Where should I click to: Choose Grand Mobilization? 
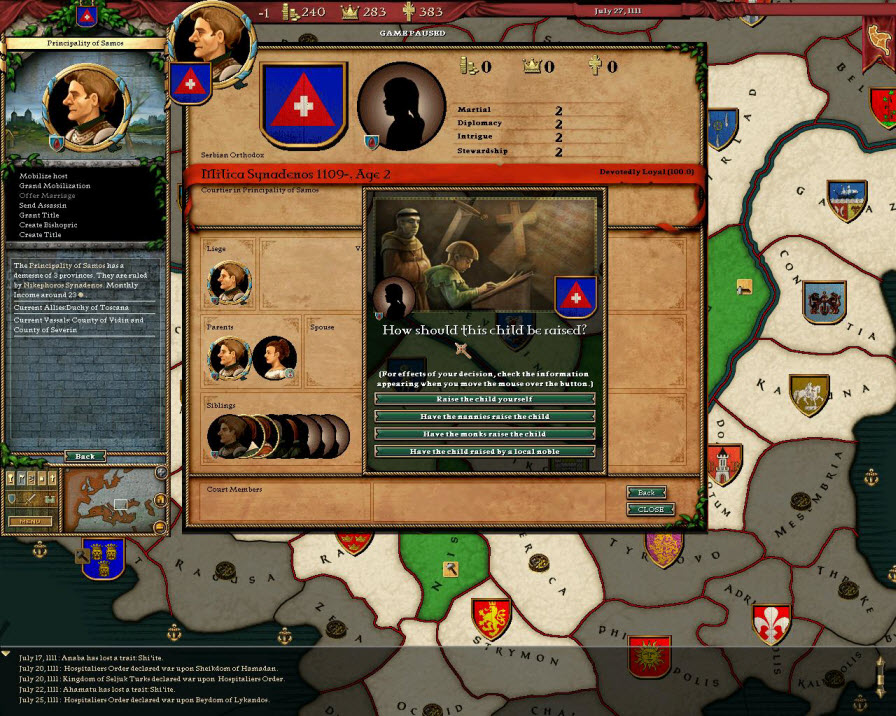coord(54,186)
